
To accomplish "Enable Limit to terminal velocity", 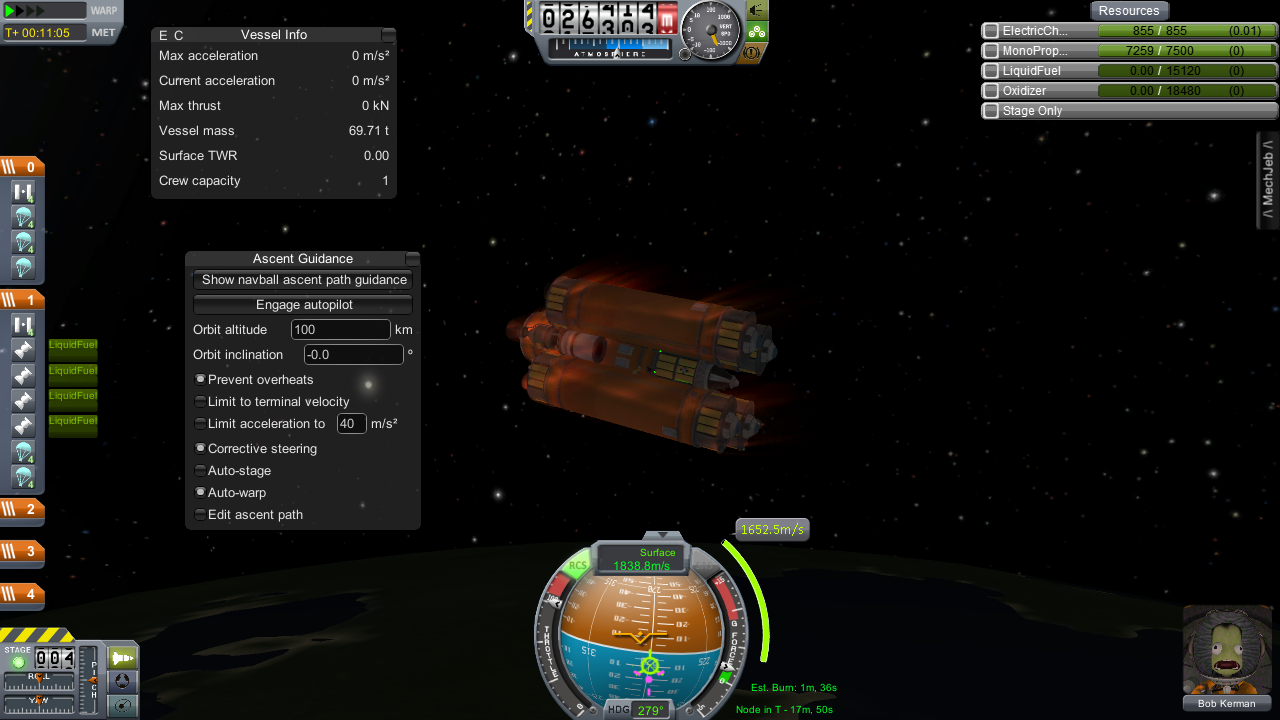I will tap(201, 402).
